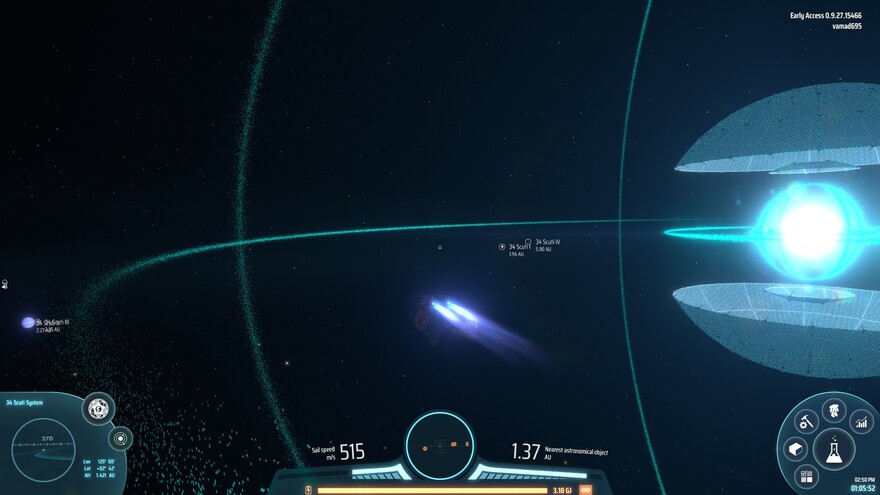
Task: Open the Dyson sphere editor globe button
Action: point(98,408)
